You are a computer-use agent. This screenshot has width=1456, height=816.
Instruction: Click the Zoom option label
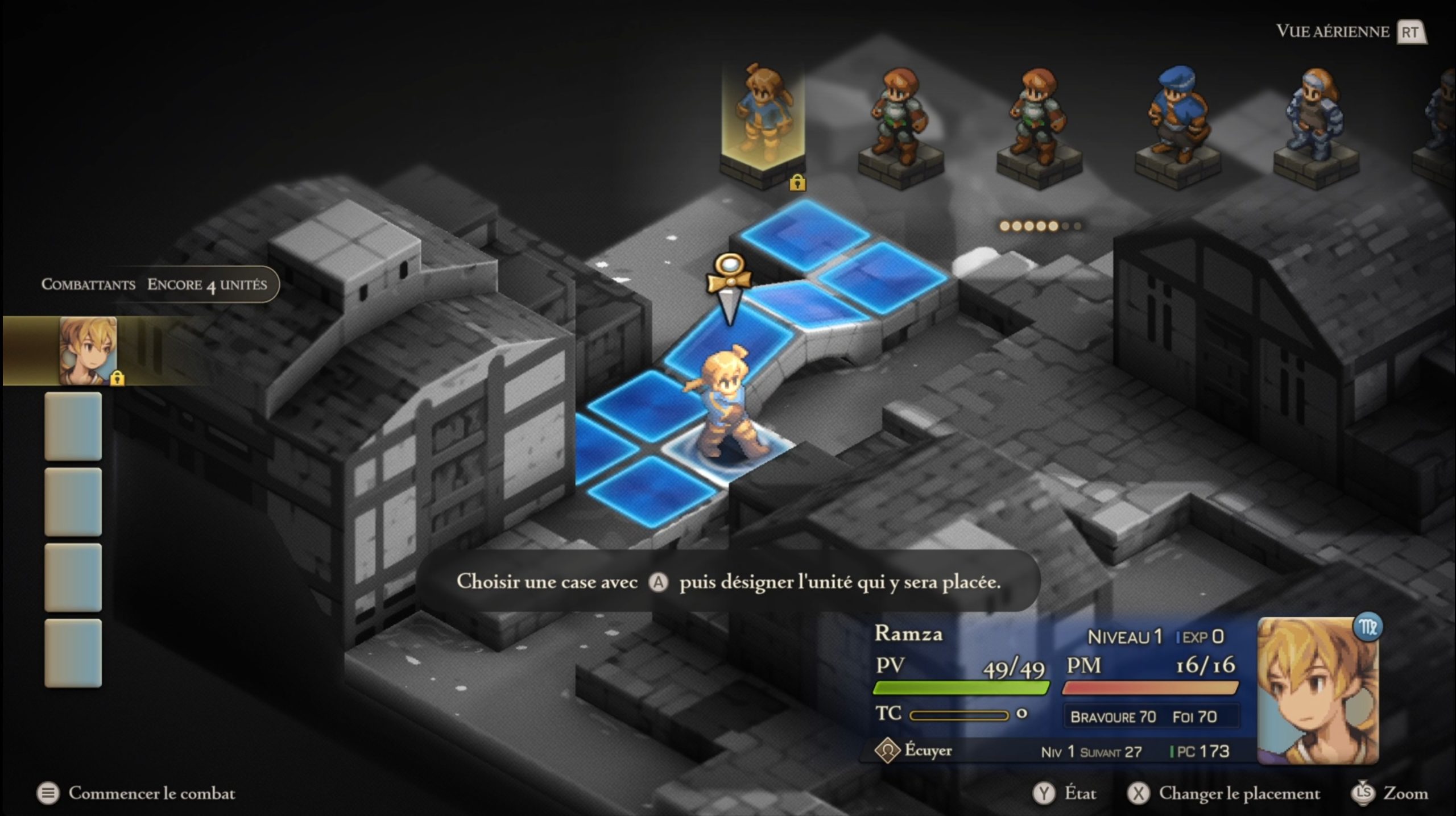pyautogui.click(x=1405, y=793)
